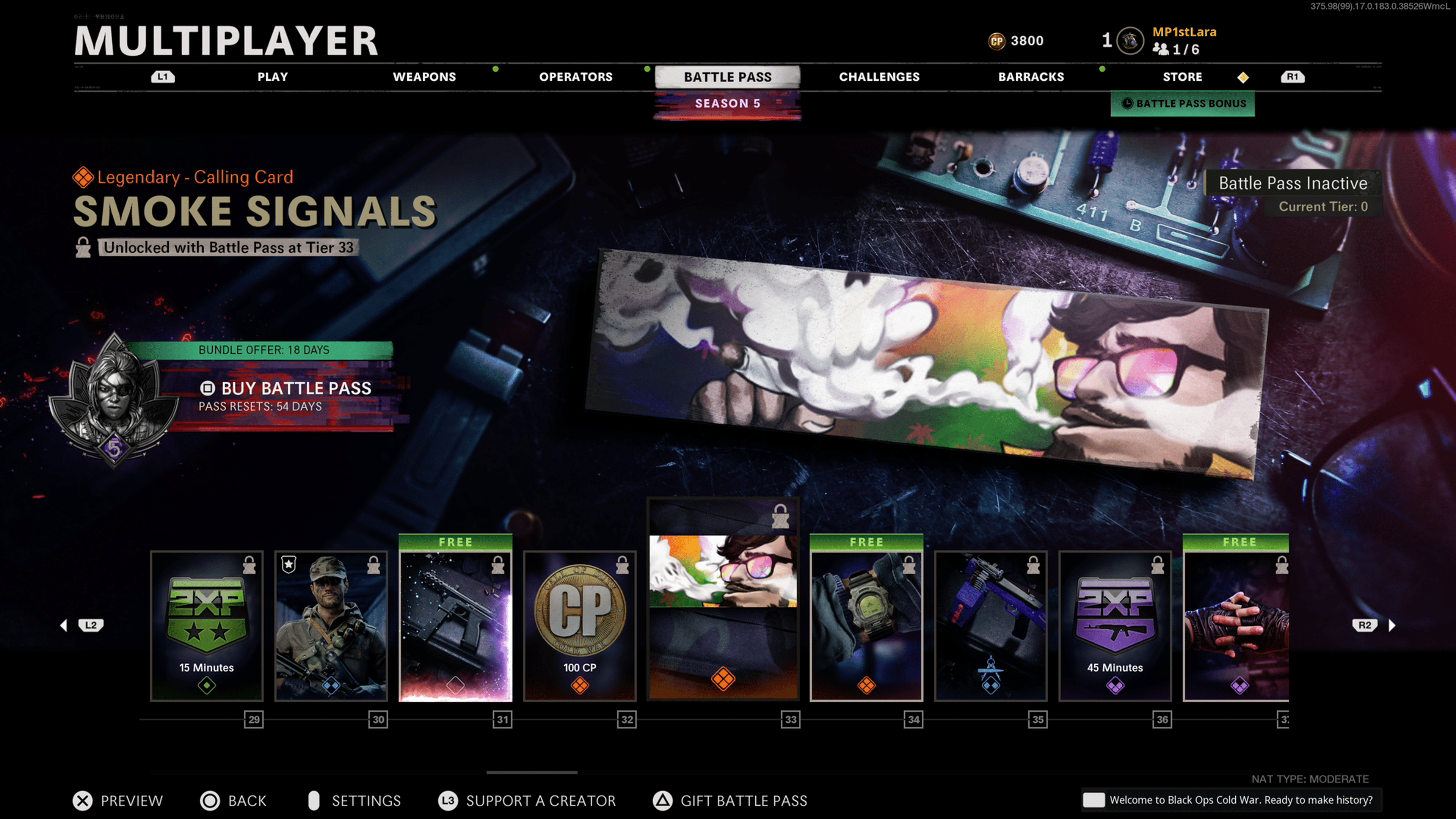Open the Weapons tab
This screenshot has width=1456, height=819.
pos(424,77)
